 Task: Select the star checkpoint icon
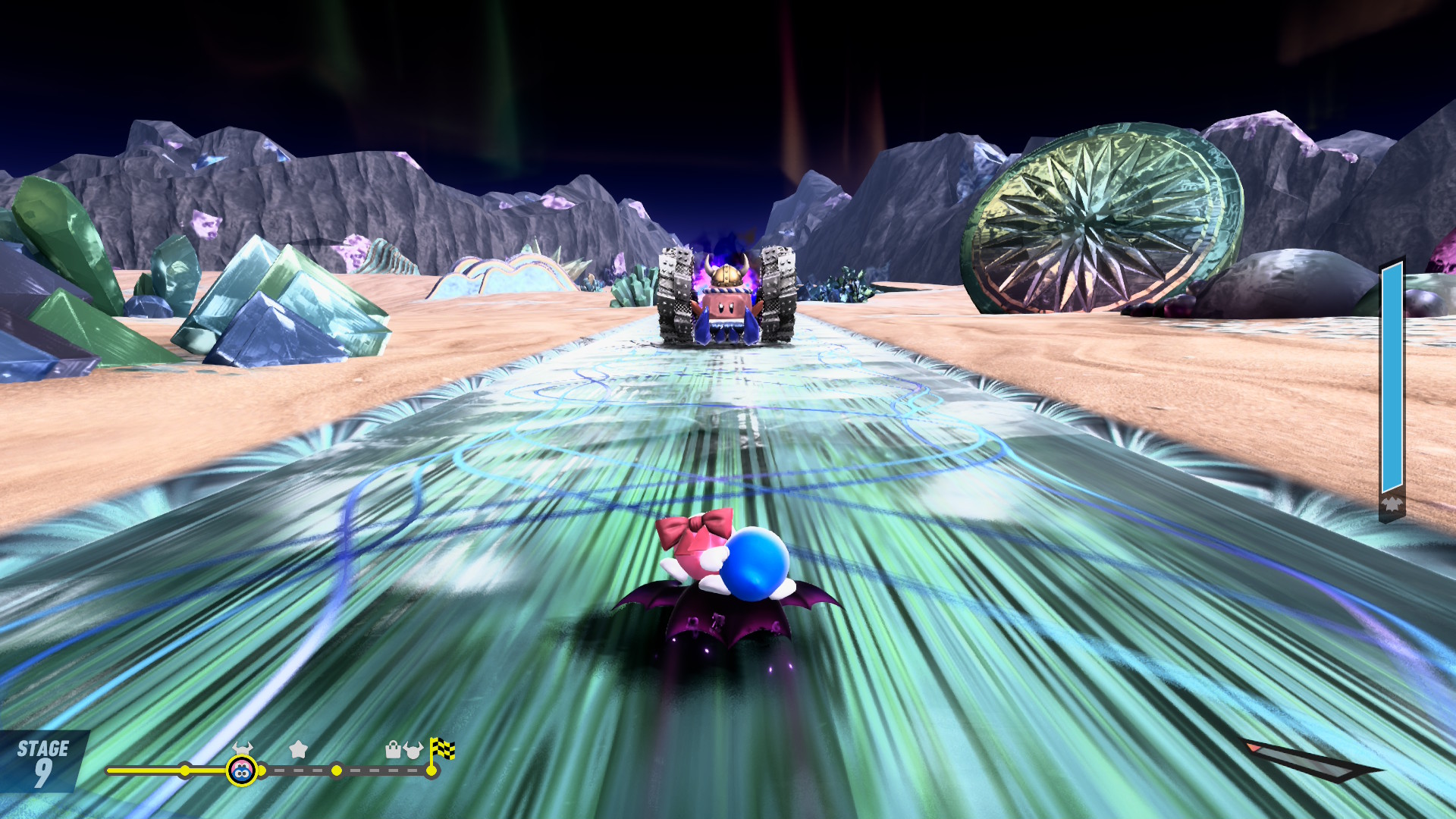[298, 749]
